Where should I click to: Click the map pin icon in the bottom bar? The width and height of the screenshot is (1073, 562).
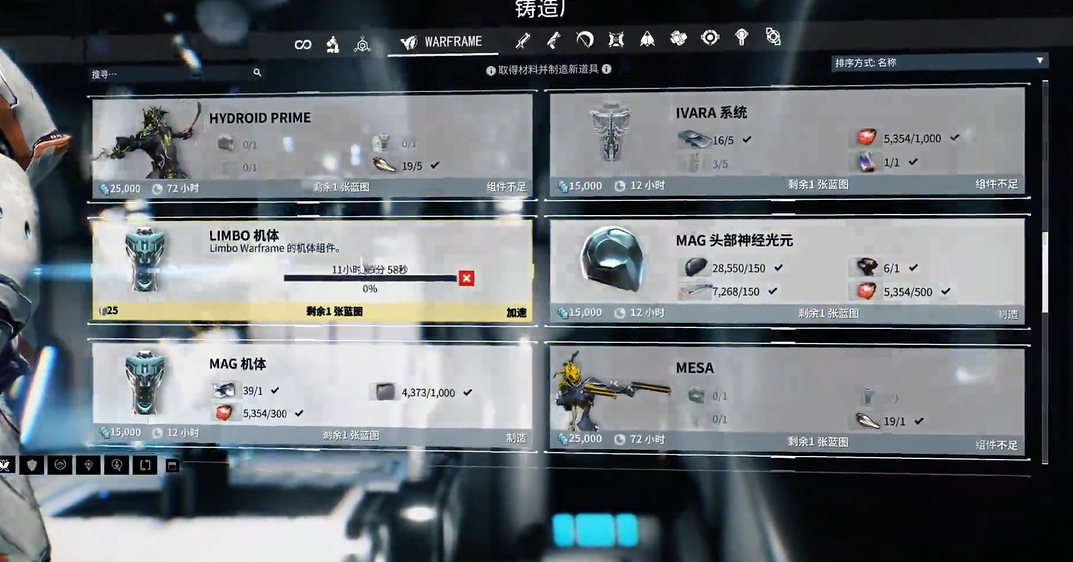coord(89,465)
